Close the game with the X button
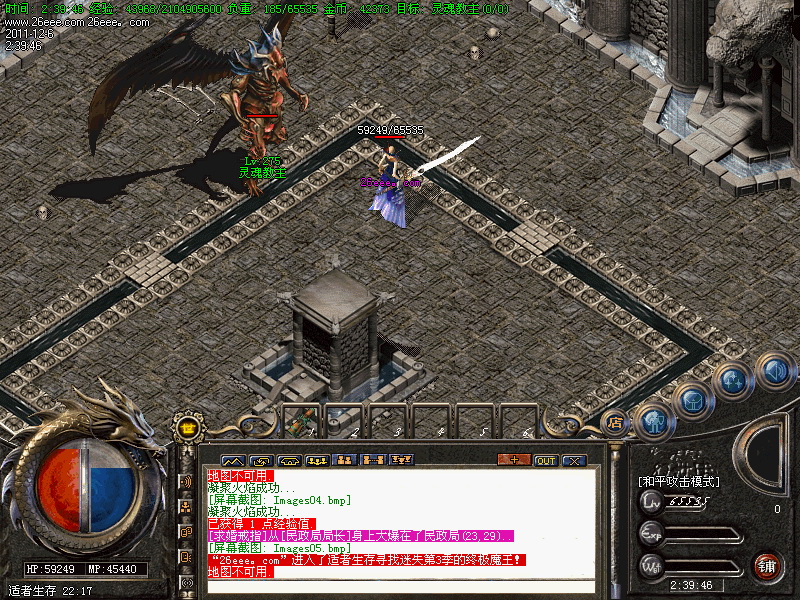The width and height of the screenshot is (800, 600). pyautogui.click(x=574, y=460)
